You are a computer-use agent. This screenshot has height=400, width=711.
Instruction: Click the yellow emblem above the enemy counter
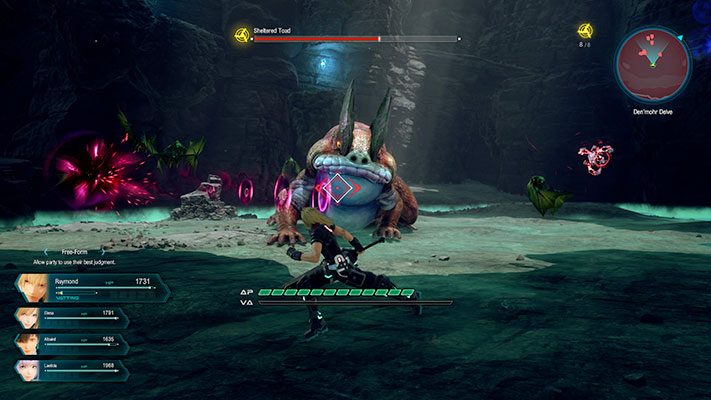coord(585,31)
